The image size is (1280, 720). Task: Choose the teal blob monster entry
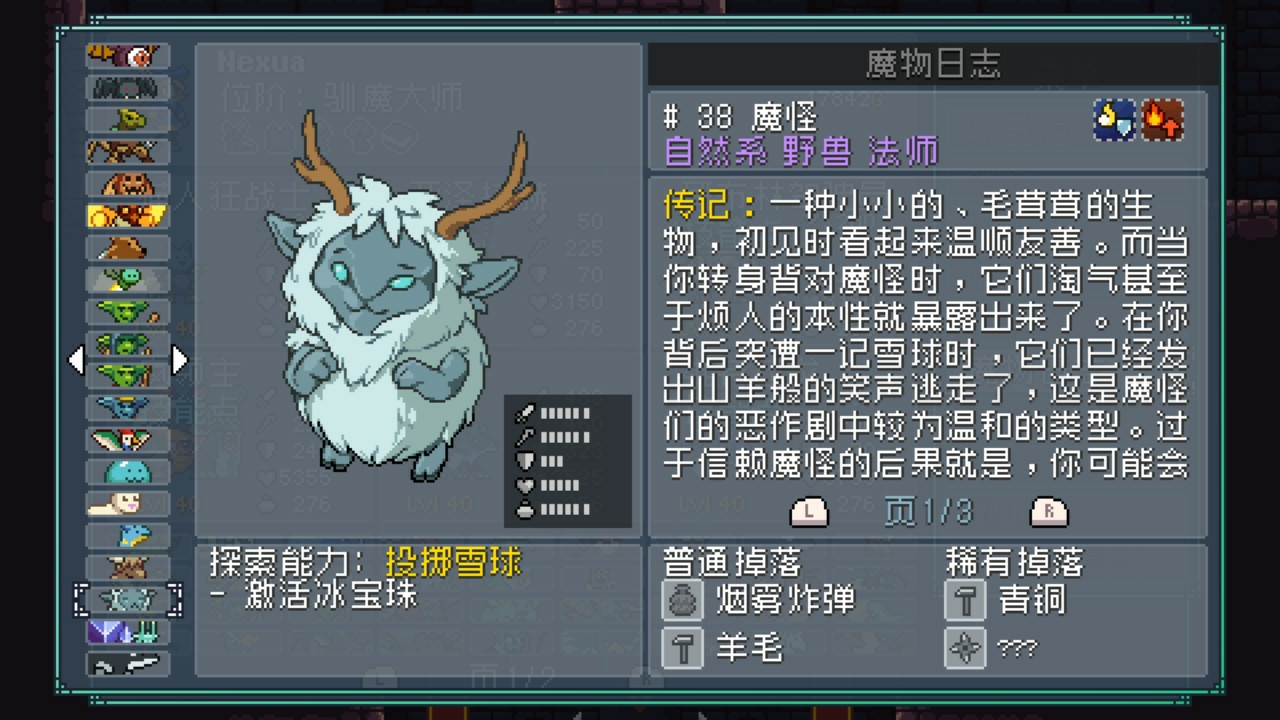[128, 471]
